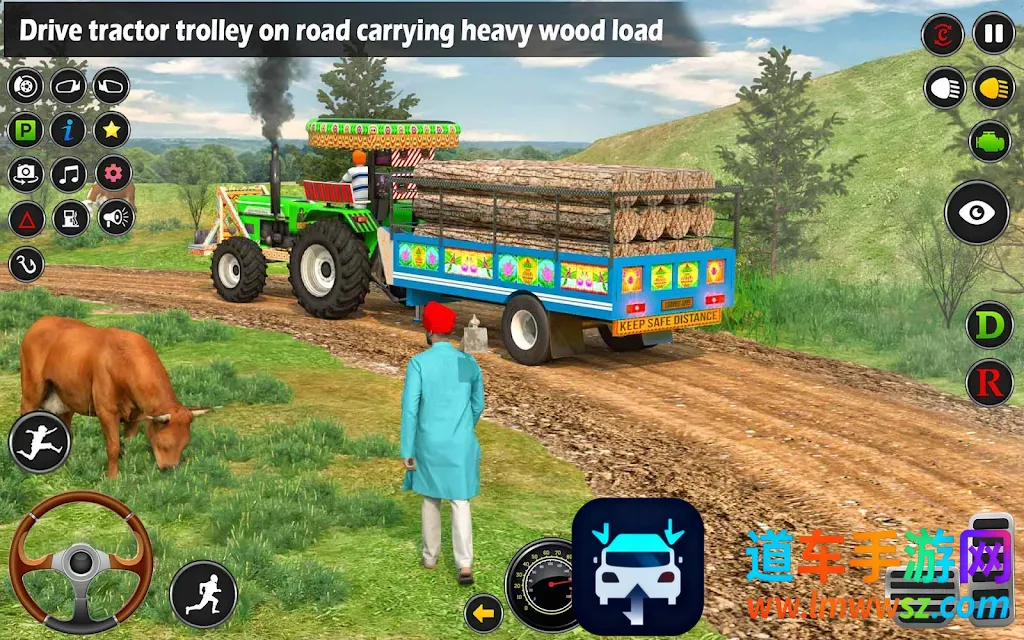Toggle music with the note icon
This screenshot has height=640, width=1024.
(69, 174)
